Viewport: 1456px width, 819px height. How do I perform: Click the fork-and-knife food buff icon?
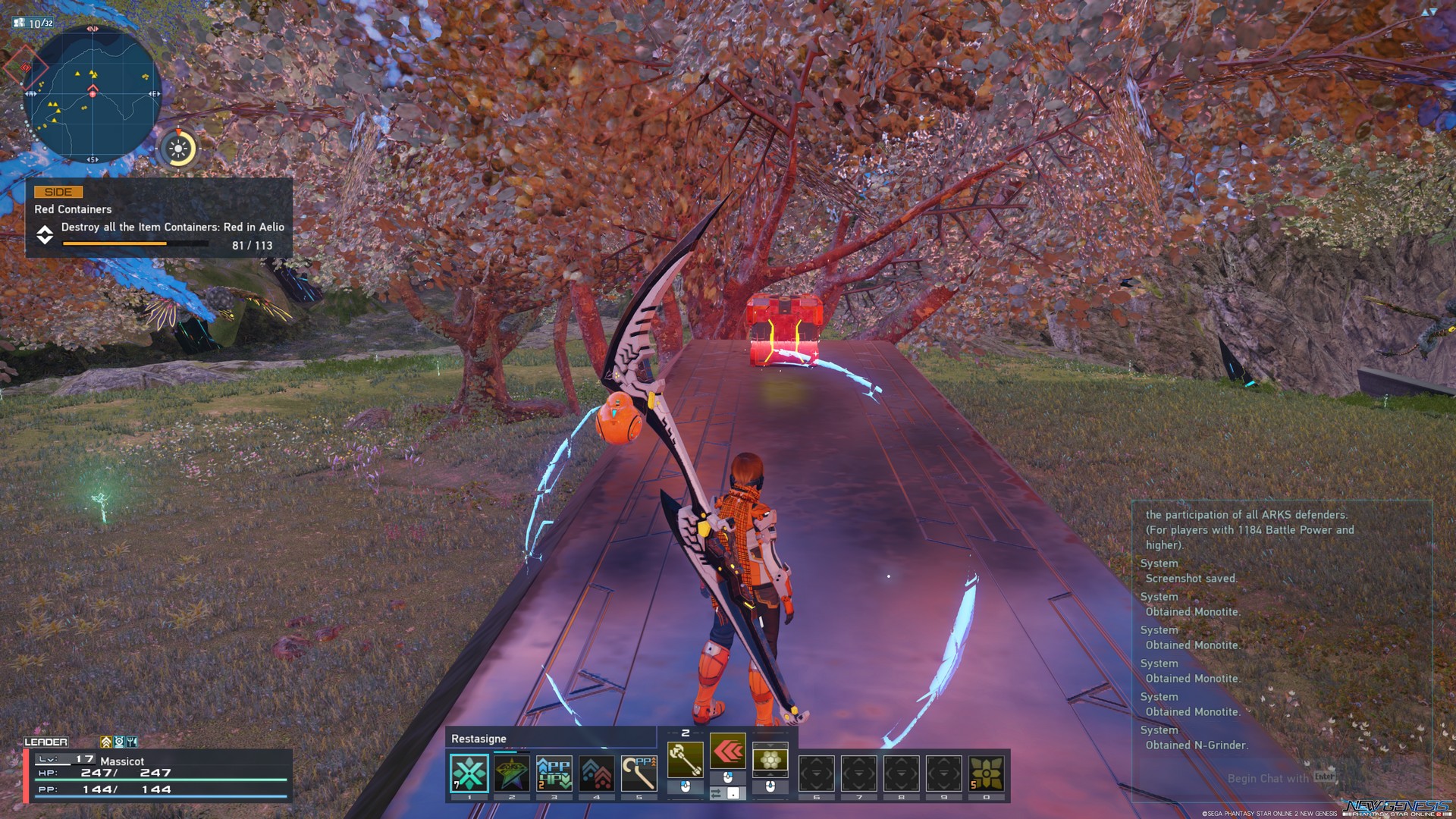[132, 742]
